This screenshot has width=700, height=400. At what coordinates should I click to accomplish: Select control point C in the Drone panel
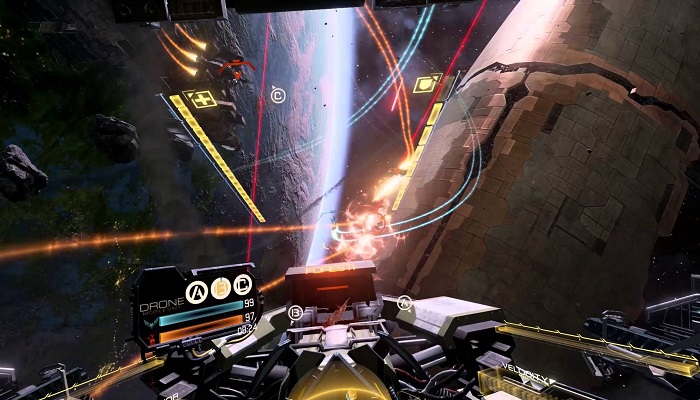click(242, 286)
